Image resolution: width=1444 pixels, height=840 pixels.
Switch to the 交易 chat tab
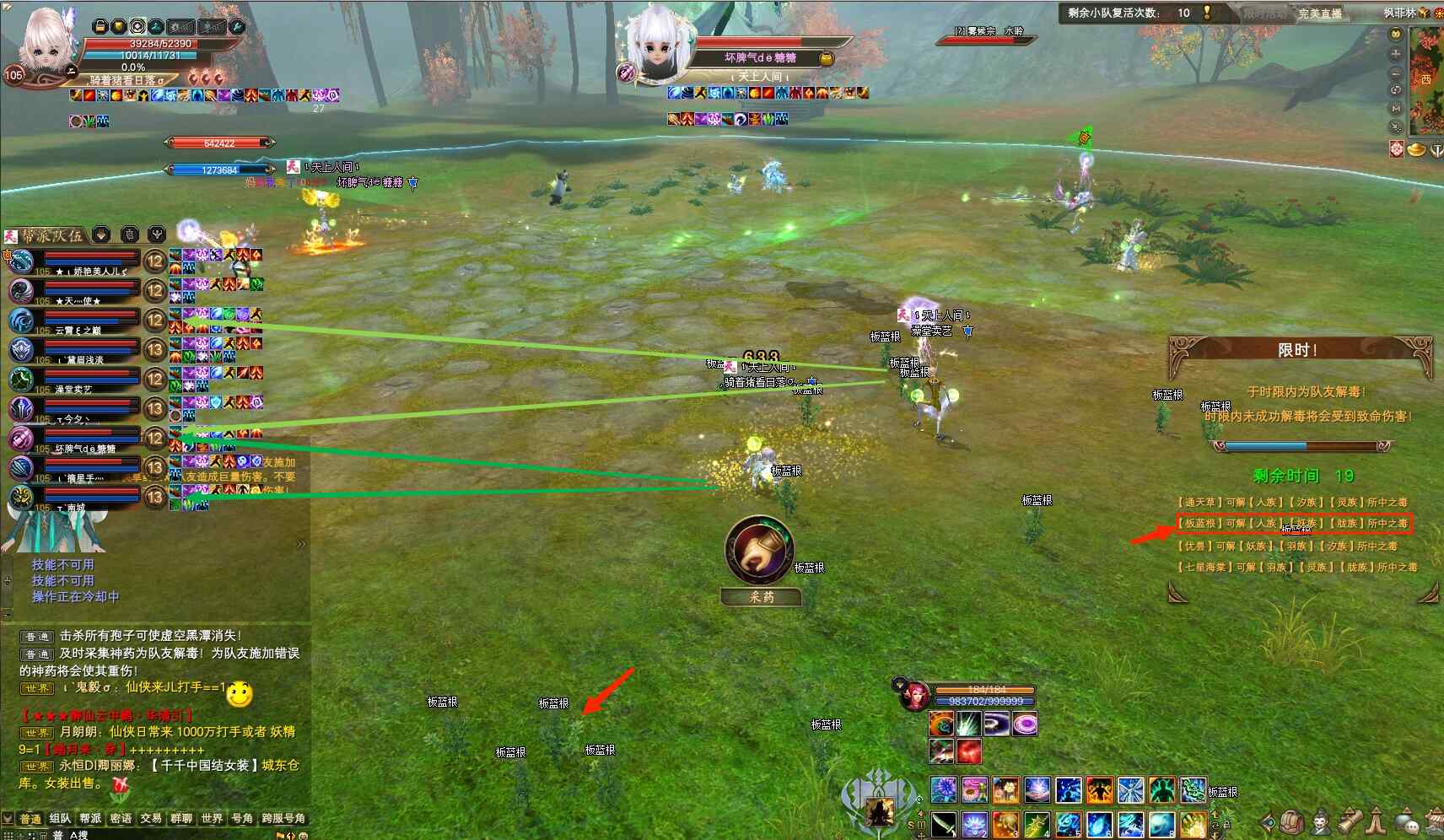pyautogui.click(x=151, y=818)
